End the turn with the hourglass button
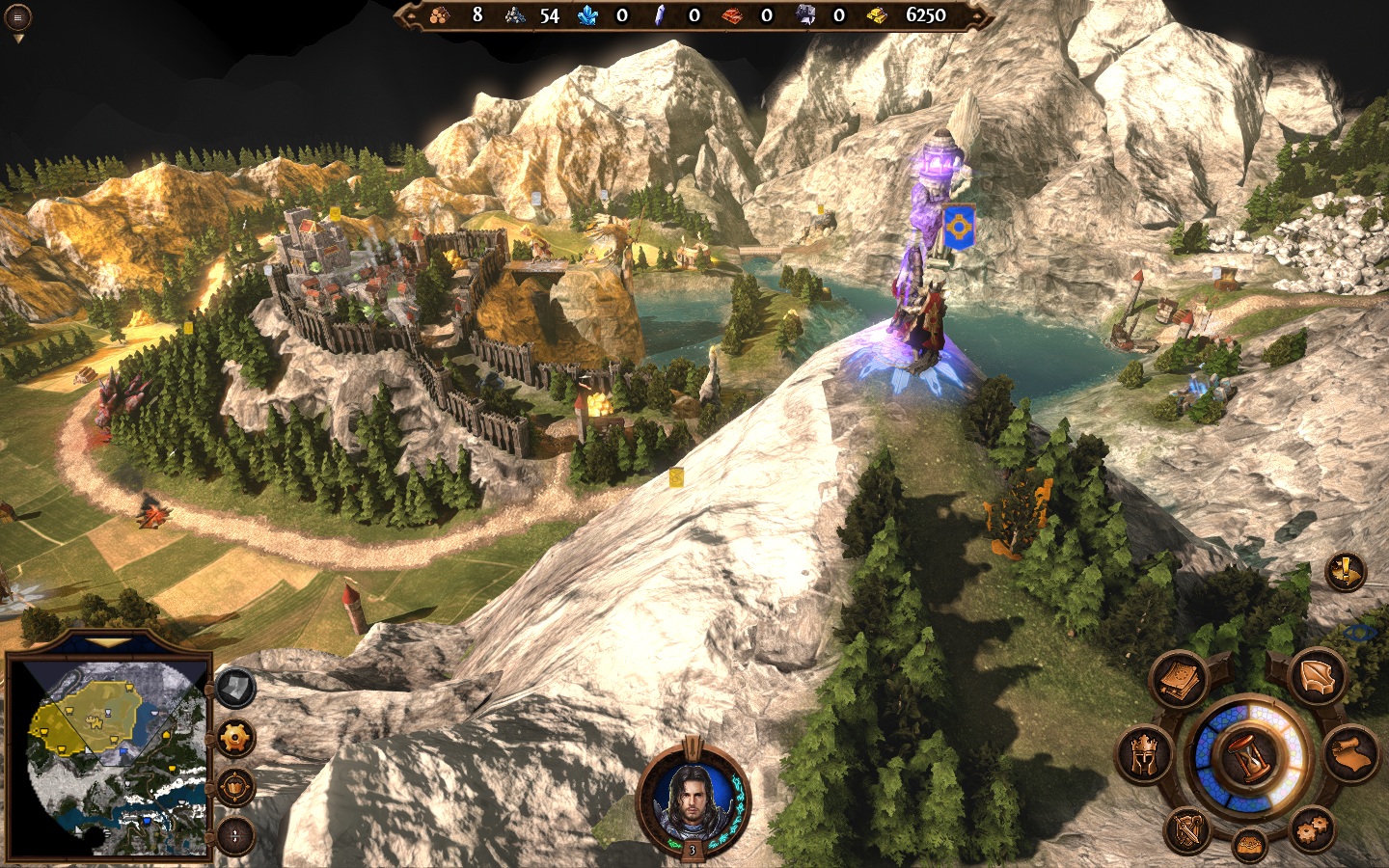1389x868 pixels. tap(1250, 755)
